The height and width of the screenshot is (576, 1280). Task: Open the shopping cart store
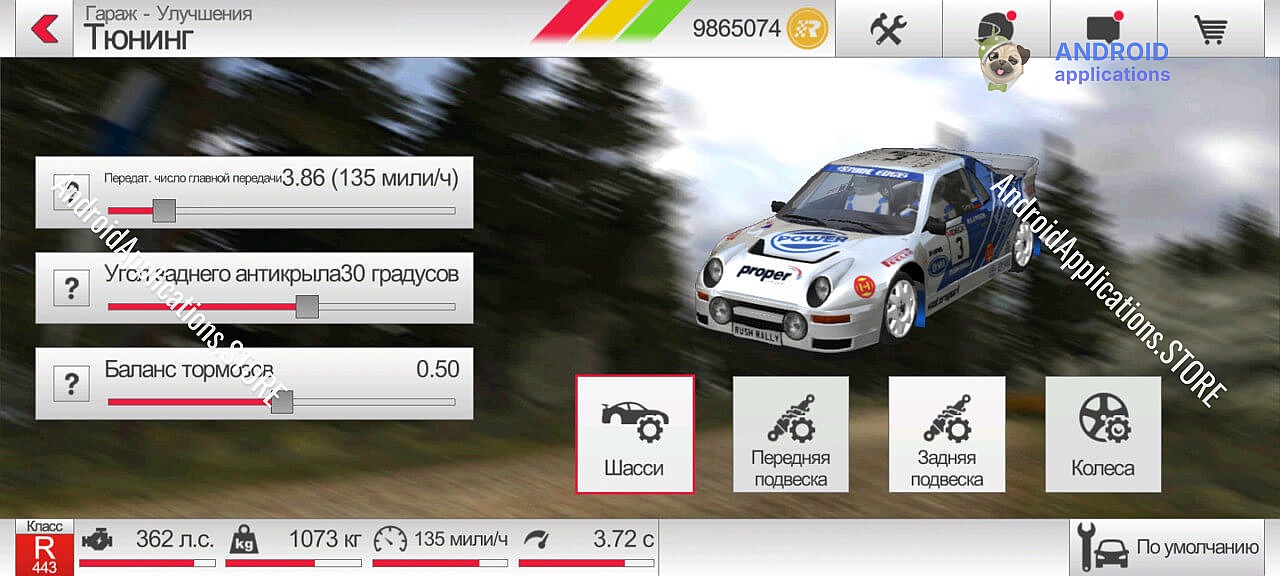(1211, 28)
